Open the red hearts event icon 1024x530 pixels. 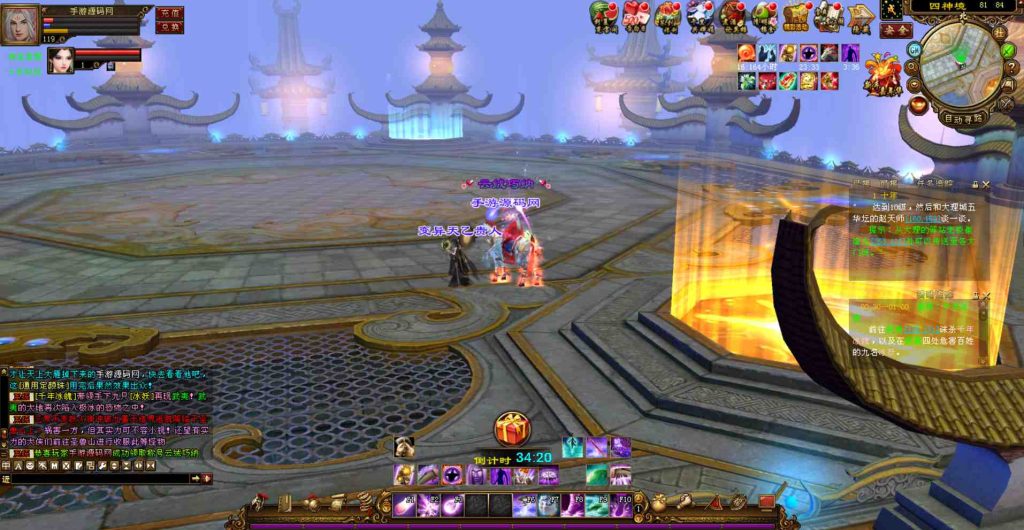click(635, 14)
